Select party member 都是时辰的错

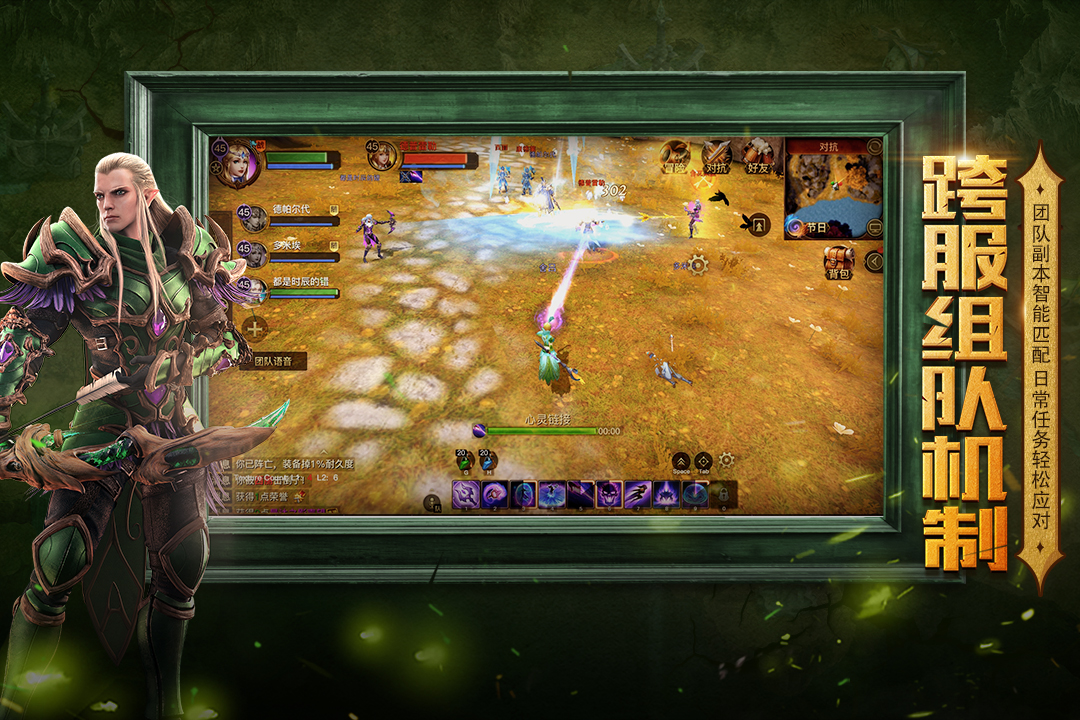click(x=252, y=289)
